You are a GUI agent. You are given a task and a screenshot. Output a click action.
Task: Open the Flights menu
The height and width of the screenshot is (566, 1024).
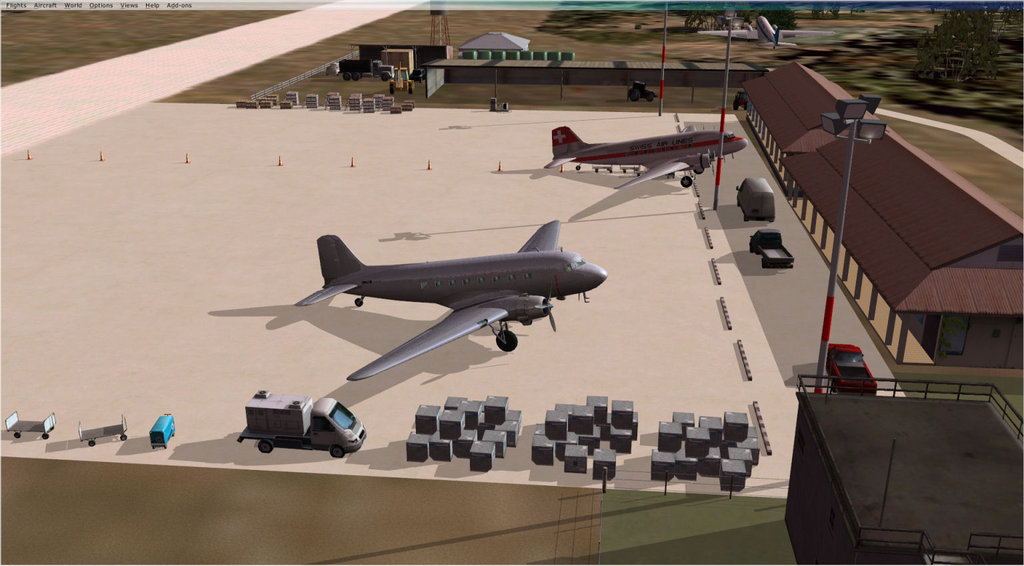15,5
